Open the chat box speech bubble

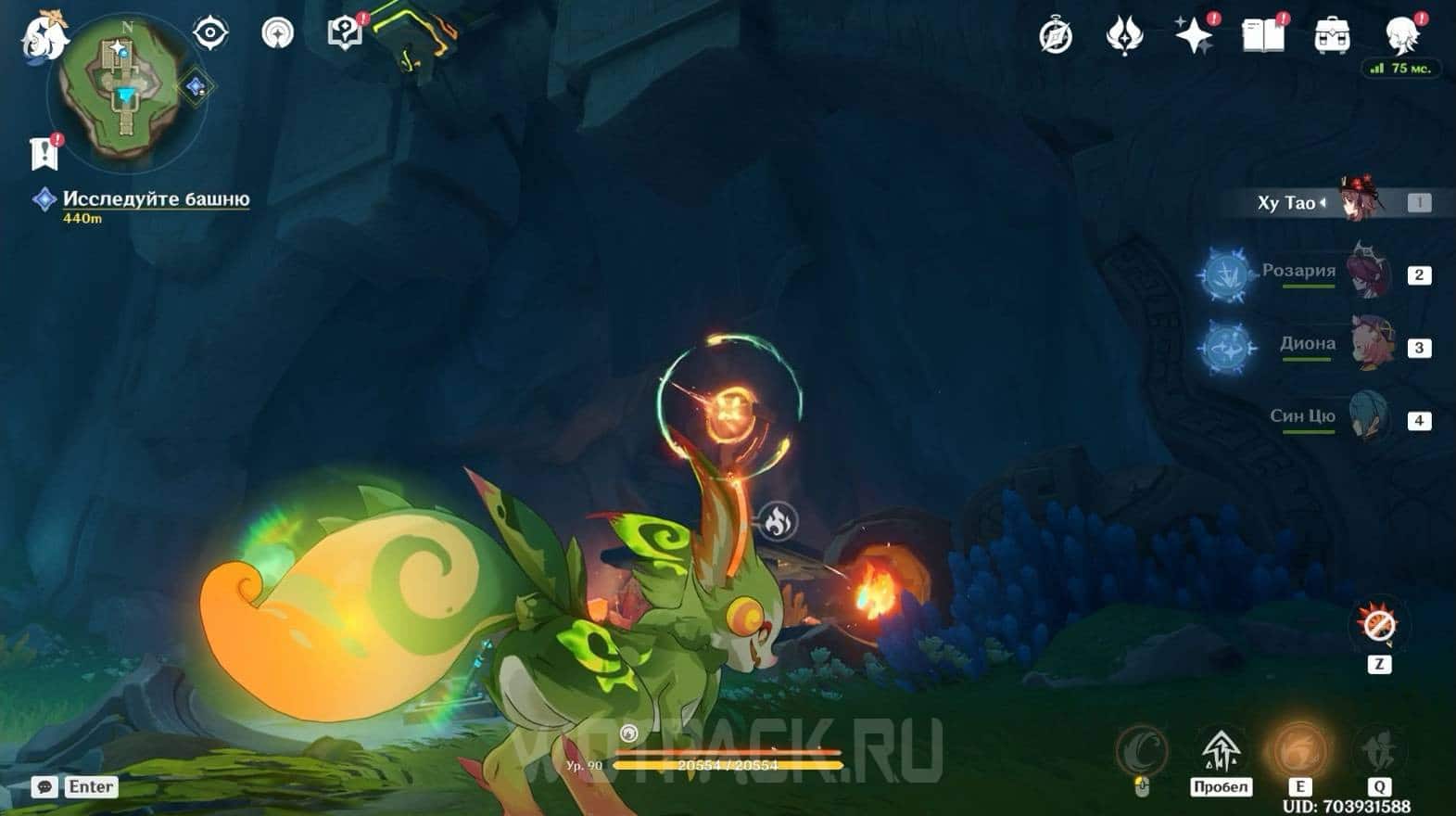44,787
